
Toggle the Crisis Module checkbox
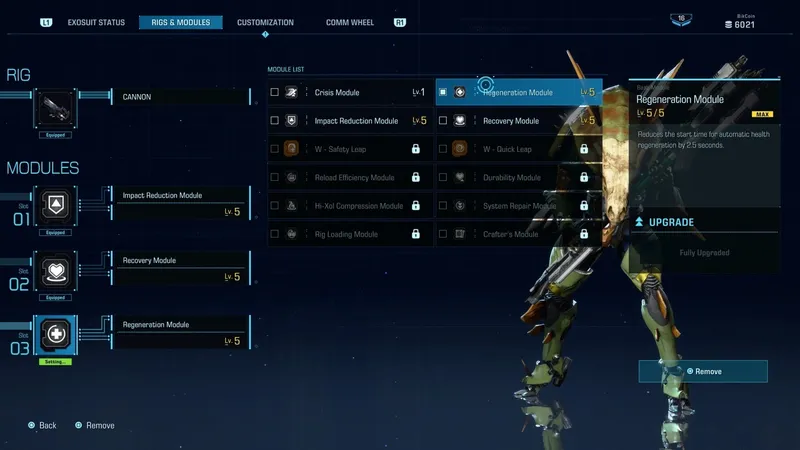click(275, 93)
